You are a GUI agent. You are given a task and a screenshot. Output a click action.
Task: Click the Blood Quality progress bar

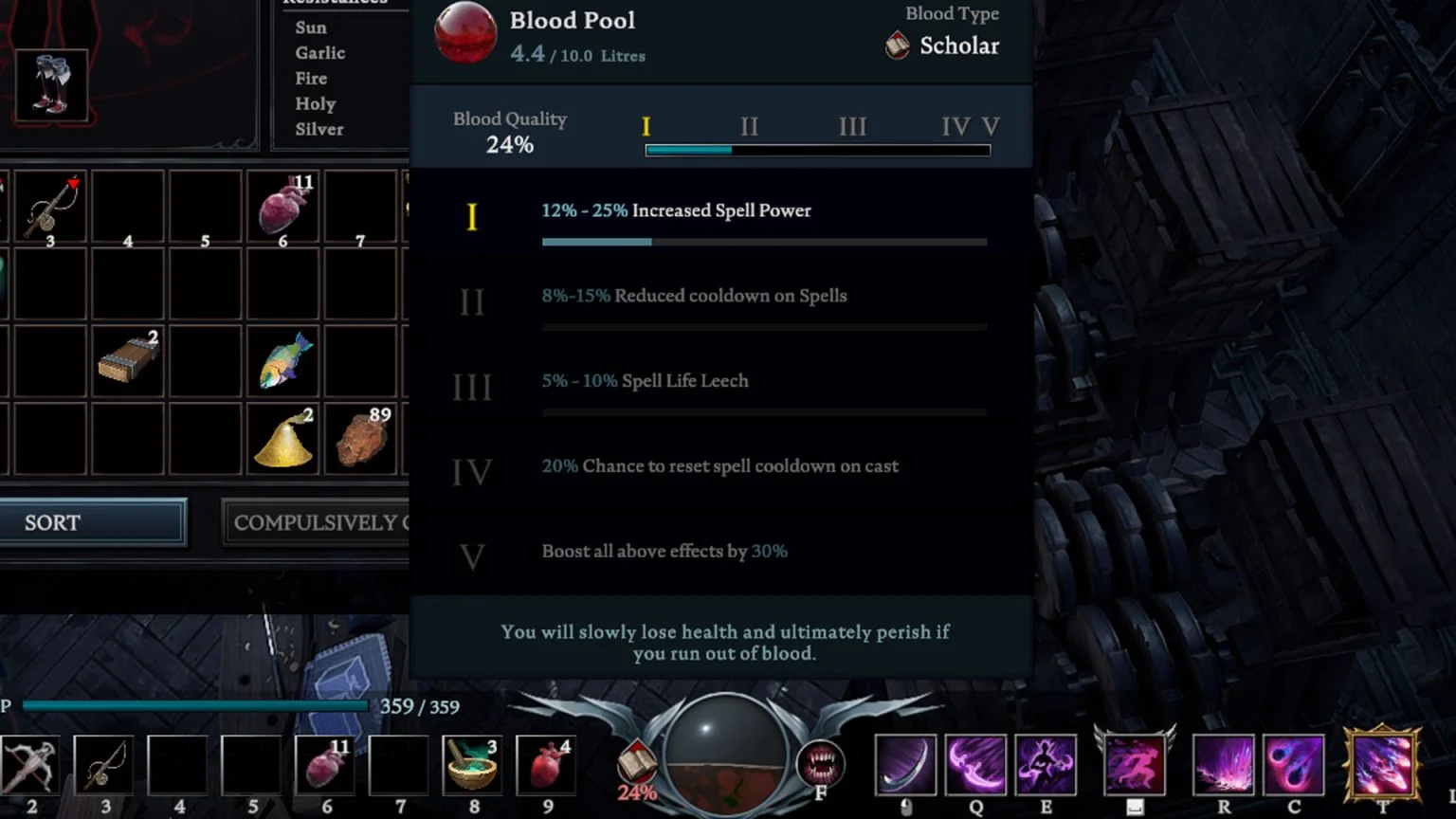point(815,149)
